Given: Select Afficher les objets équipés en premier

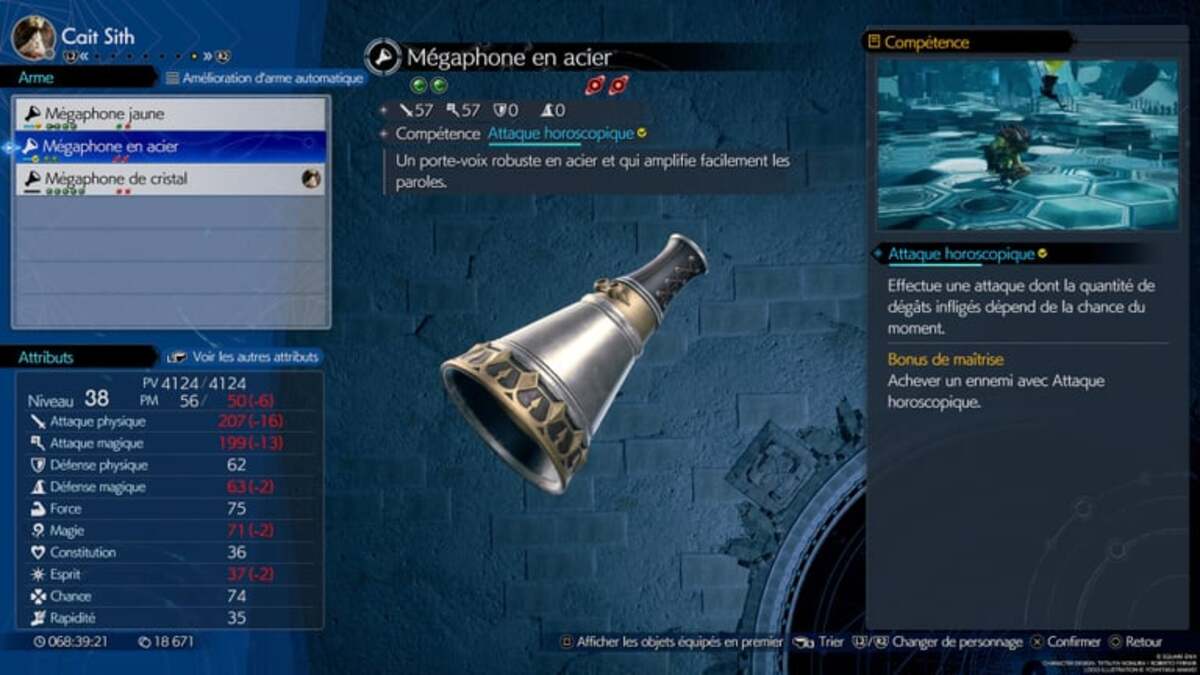Looking at the screenshot, I should (x=670, y=642).
